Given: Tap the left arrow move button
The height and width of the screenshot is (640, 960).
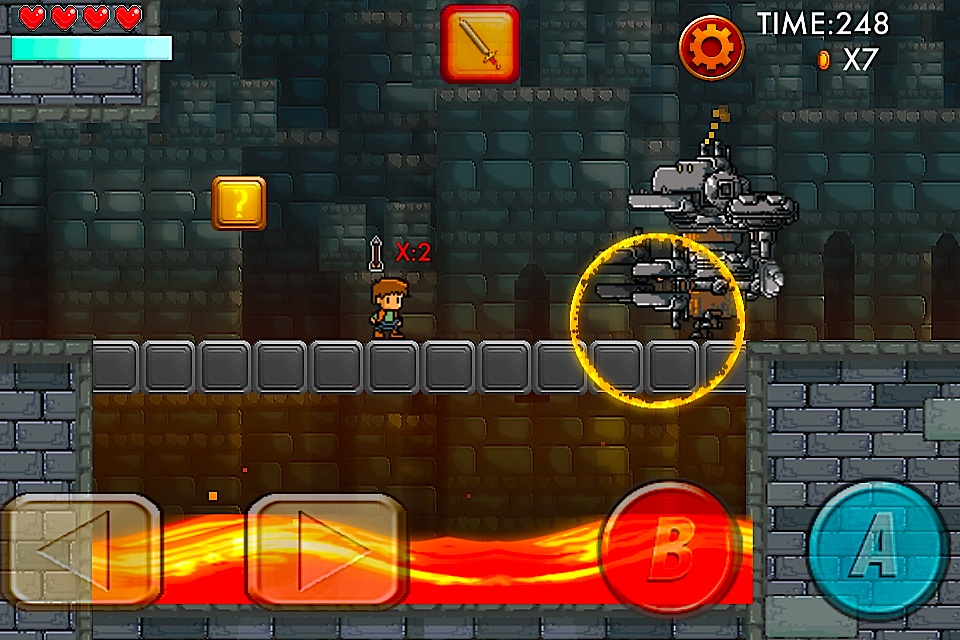Looking at the screenshot, I should pos(80,549).
